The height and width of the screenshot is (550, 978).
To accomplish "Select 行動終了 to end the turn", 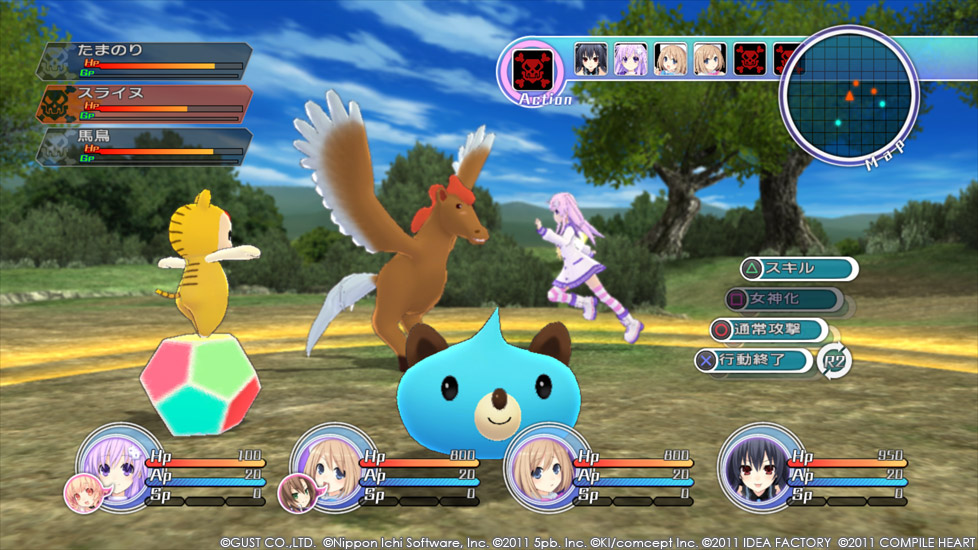I will click(753, 360).
